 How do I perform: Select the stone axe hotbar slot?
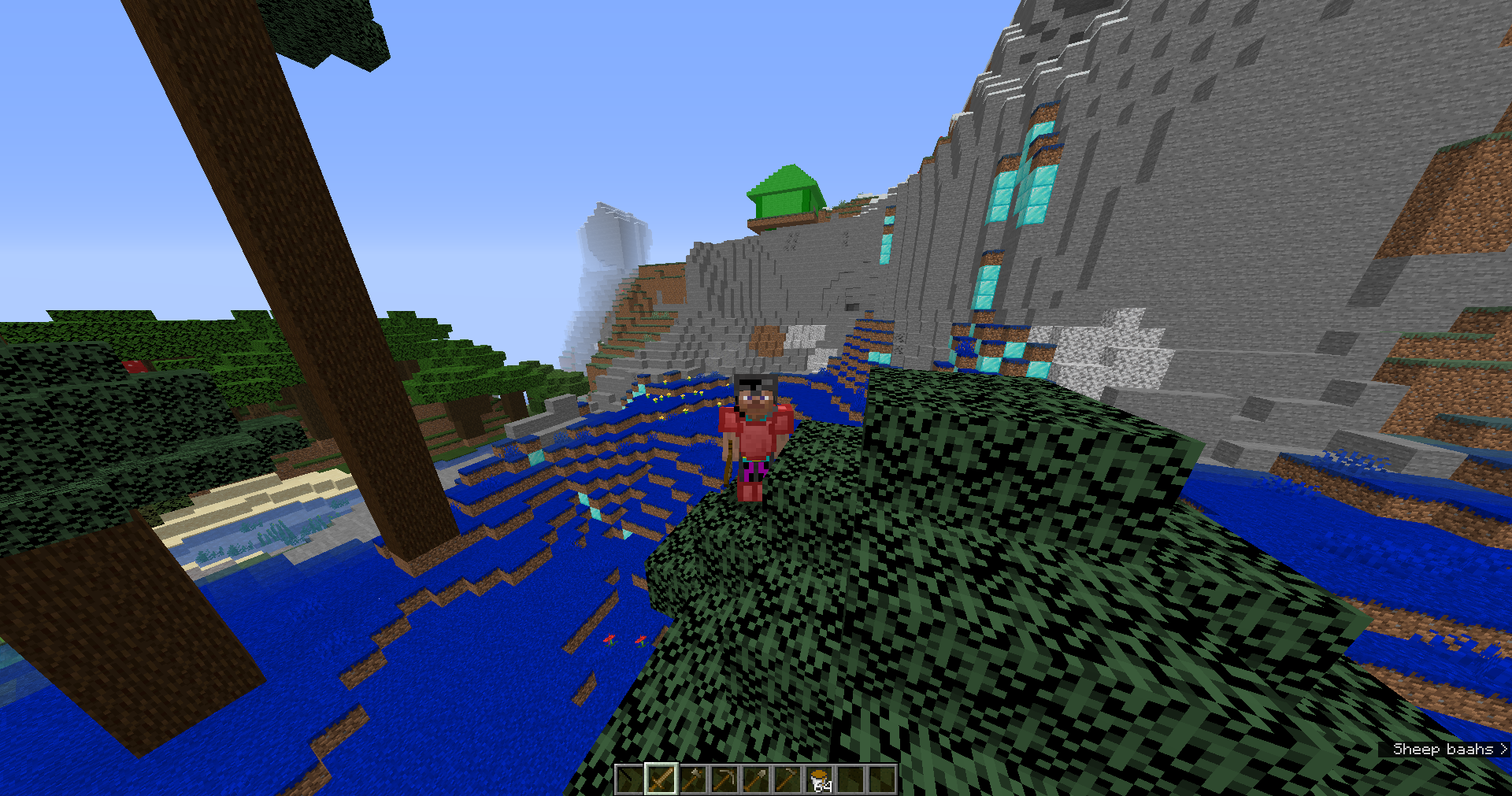pos(694,779)
